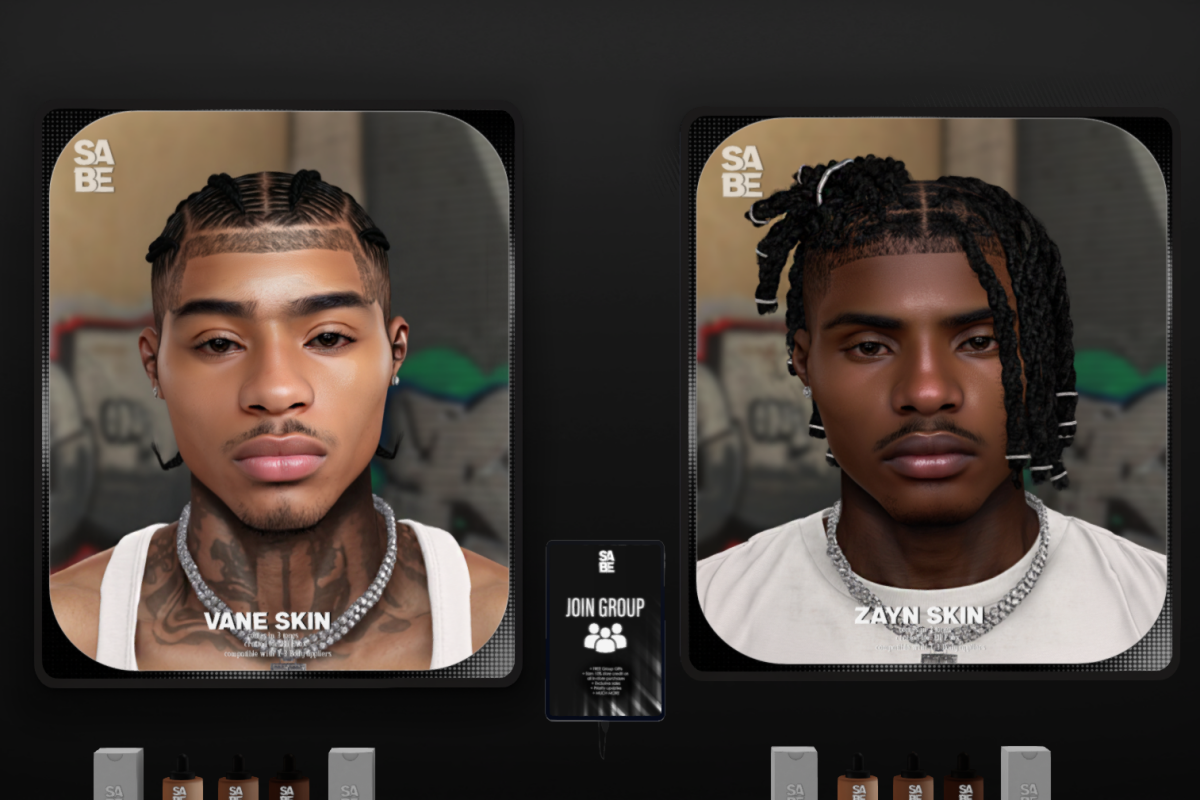This screenshot has width=1200, height=800.
Task: Click the Join Group sign
Action: (x=605, y=628)
